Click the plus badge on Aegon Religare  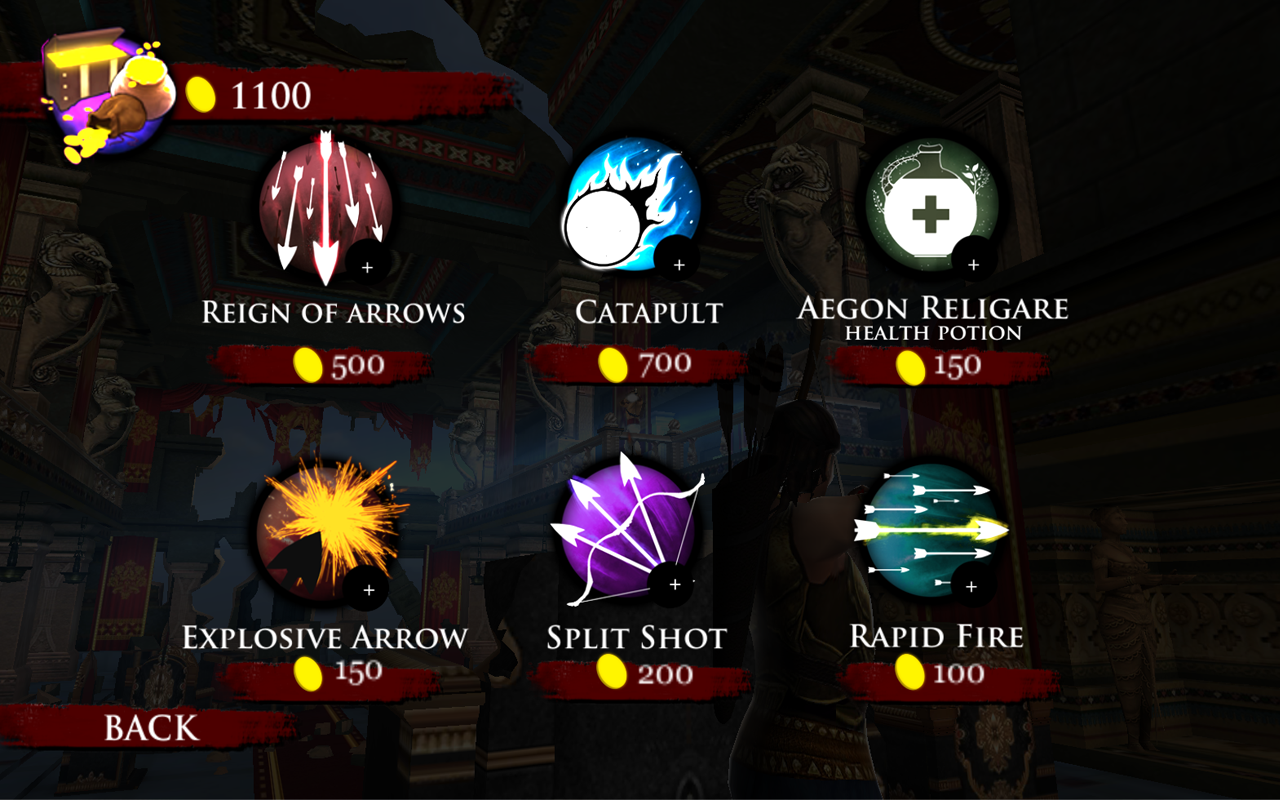[x=972, y=265]
